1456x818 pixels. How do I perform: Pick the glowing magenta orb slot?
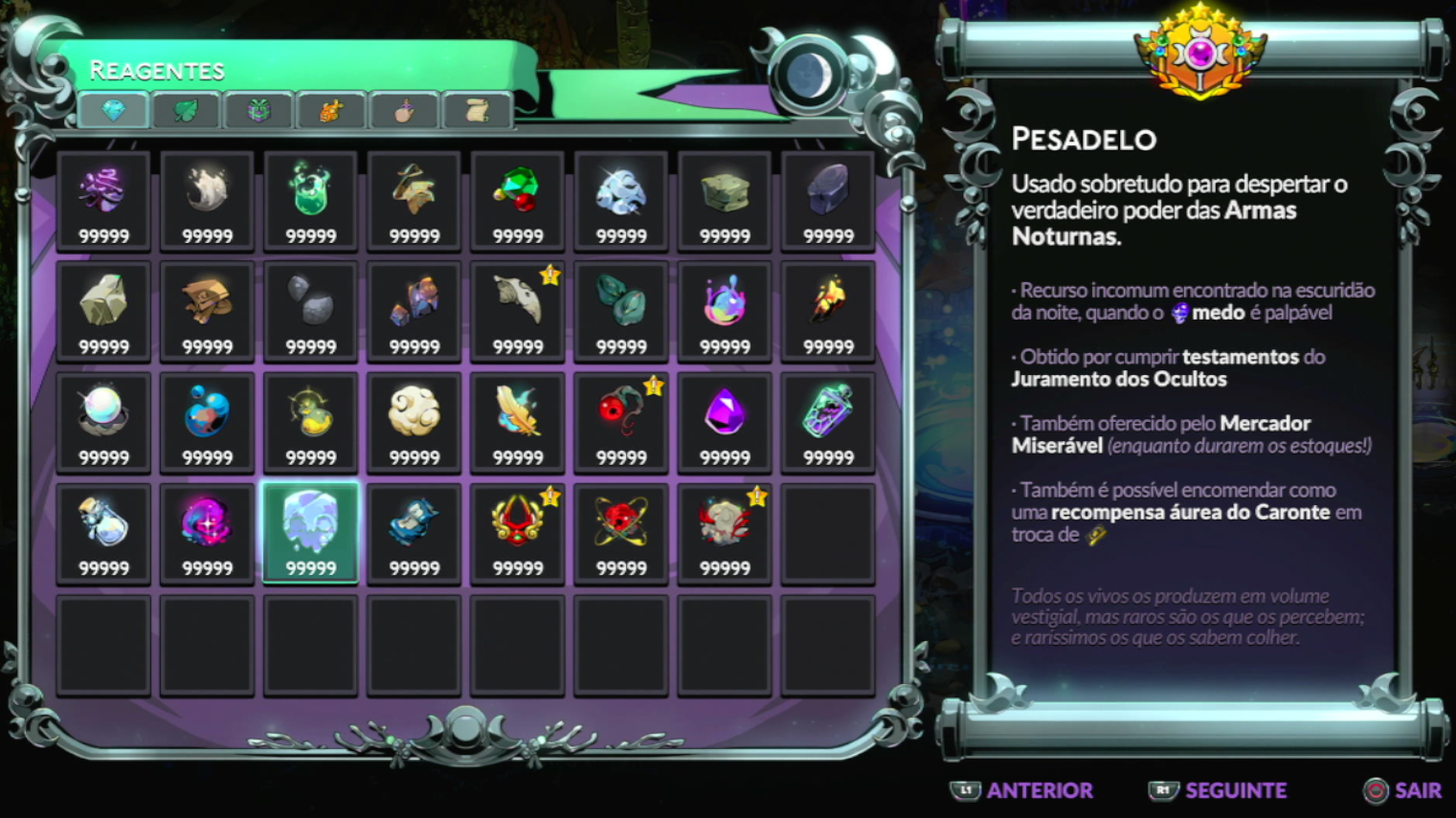coord(207,532)
